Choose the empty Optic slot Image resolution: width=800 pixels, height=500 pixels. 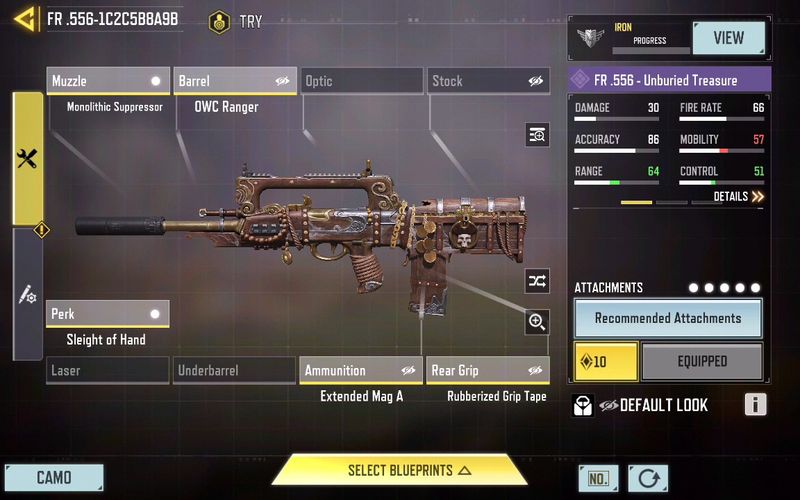pyautogui.click(x=361, y=81)
